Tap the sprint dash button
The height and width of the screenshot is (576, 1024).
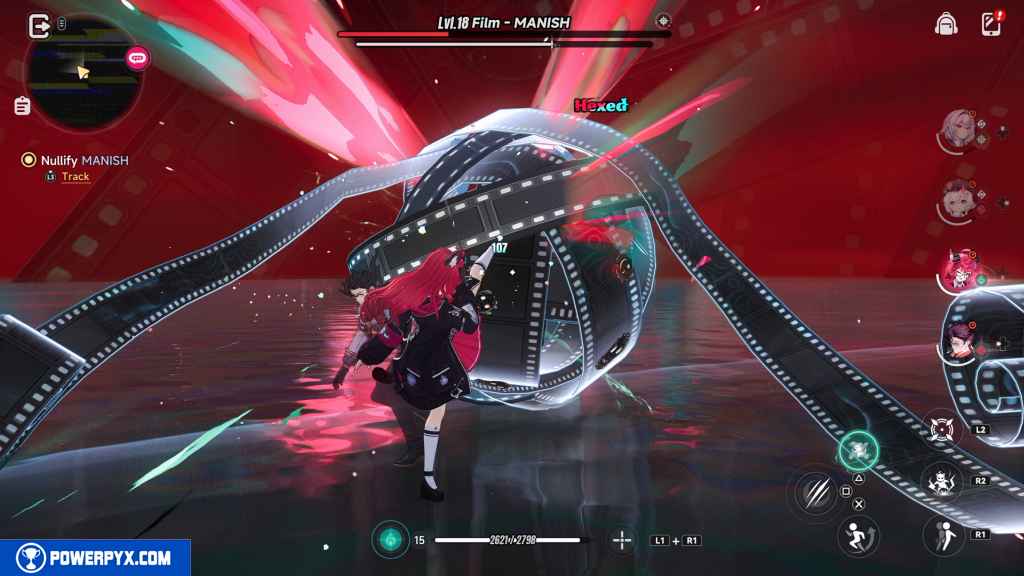[858, 534]
